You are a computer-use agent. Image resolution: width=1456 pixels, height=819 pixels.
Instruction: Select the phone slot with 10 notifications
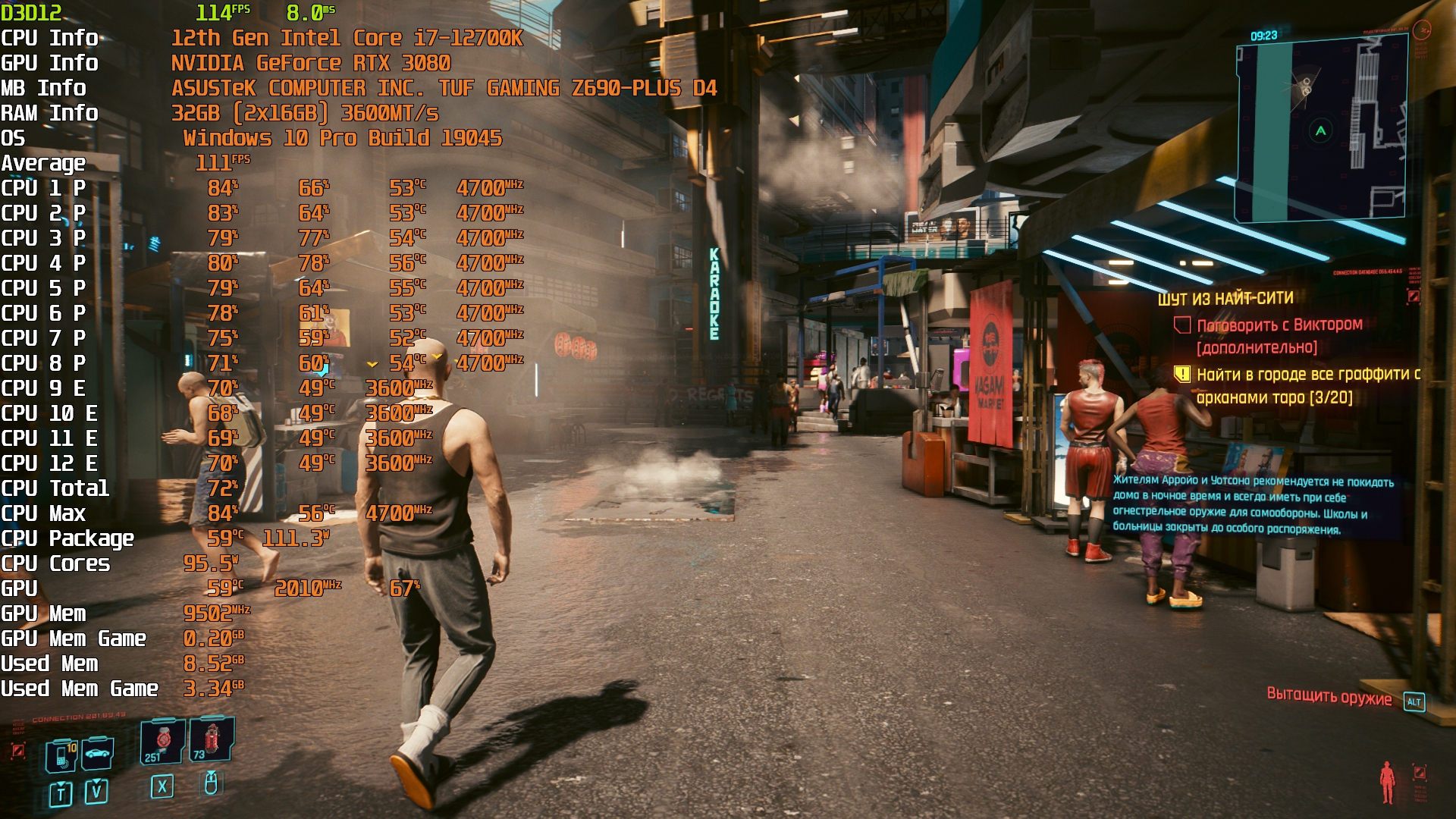click(x=61, y=755)
